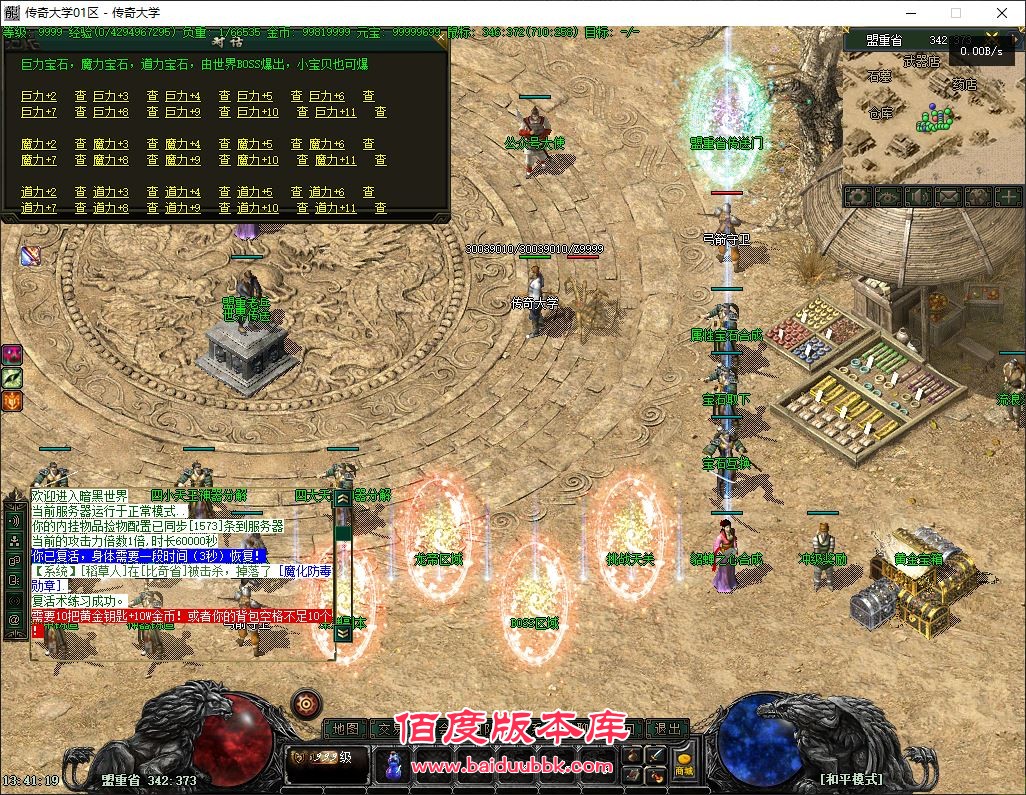Click the plus button under the minimap
1026x795 pixels.
1008,197
